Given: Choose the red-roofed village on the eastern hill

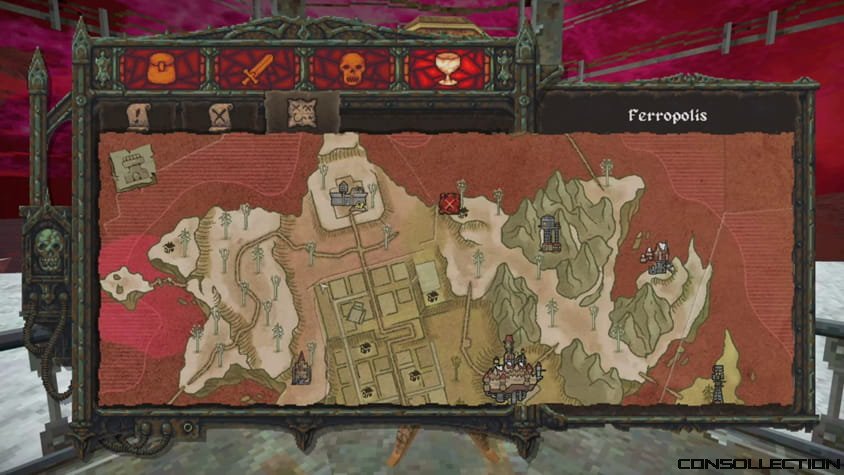Looking at the screenshot, I should (658, 259).
